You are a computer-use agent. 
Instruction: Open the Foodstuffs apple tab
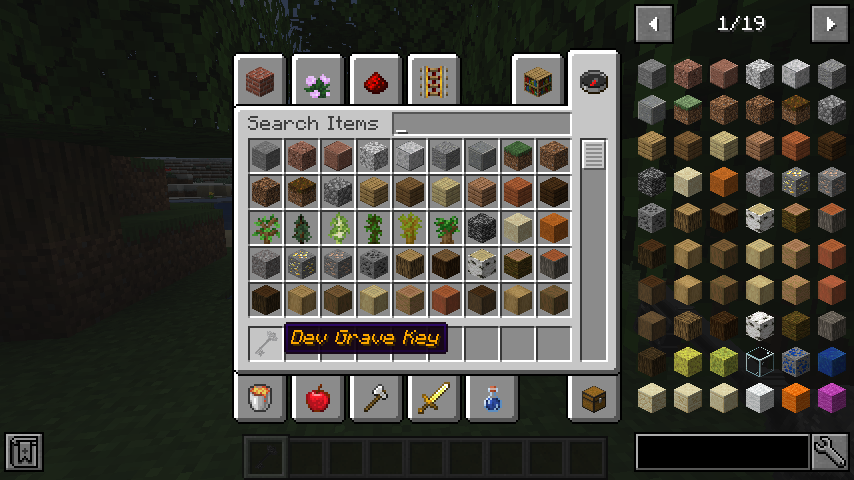318,399
